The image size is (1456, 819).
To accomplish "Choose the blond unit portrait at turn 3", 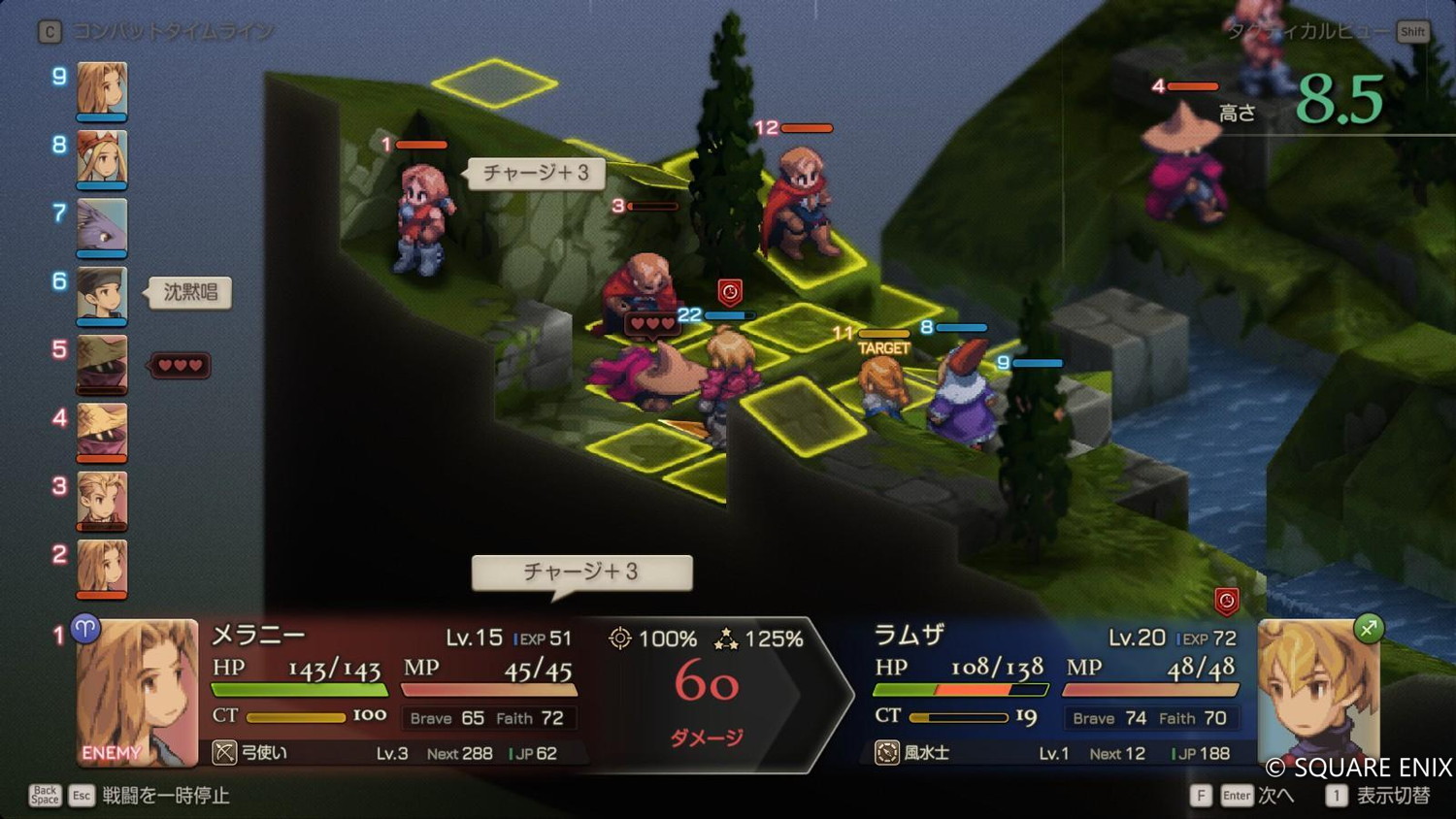I will [102, 499].
